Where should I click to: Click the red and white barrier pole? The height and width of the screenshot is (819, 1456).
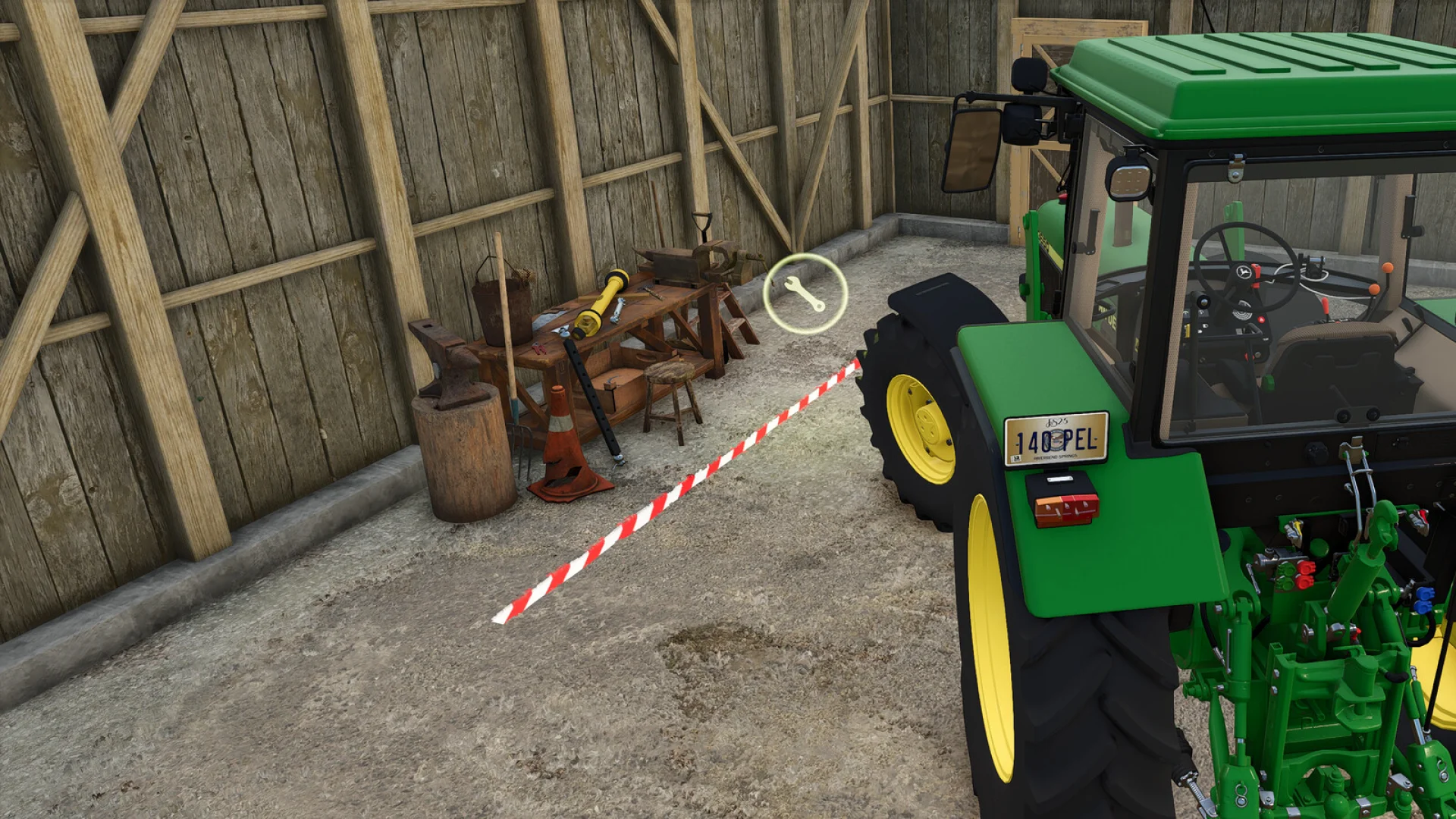[x=682, y=493]
